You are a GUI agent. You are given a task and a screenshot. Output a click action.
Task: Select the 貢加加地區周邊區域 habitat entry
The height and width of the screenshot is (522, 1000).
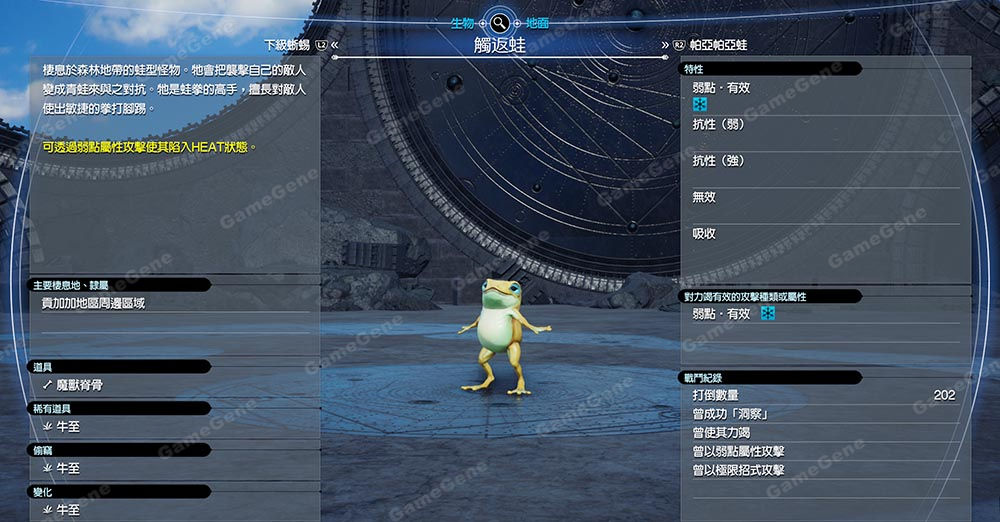[93, 303]
